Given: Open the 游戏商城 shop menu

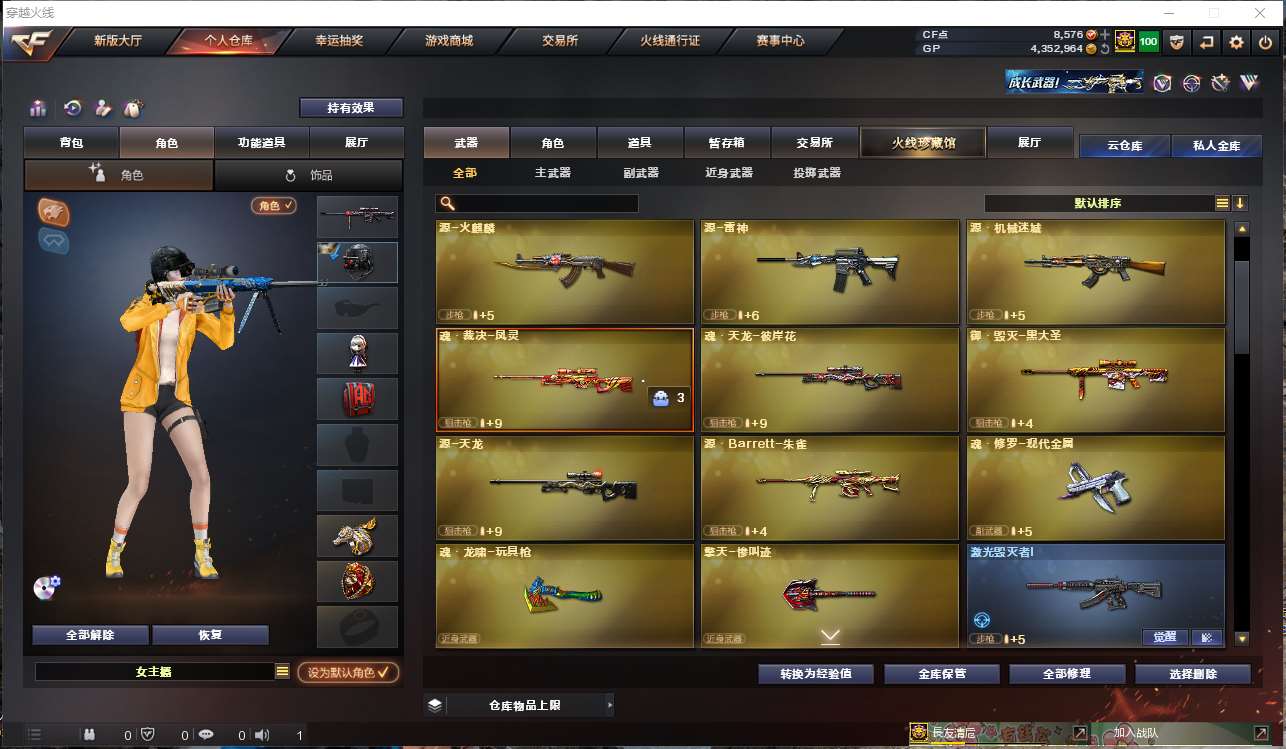Looking at the screenshot, I should [448, 41].
